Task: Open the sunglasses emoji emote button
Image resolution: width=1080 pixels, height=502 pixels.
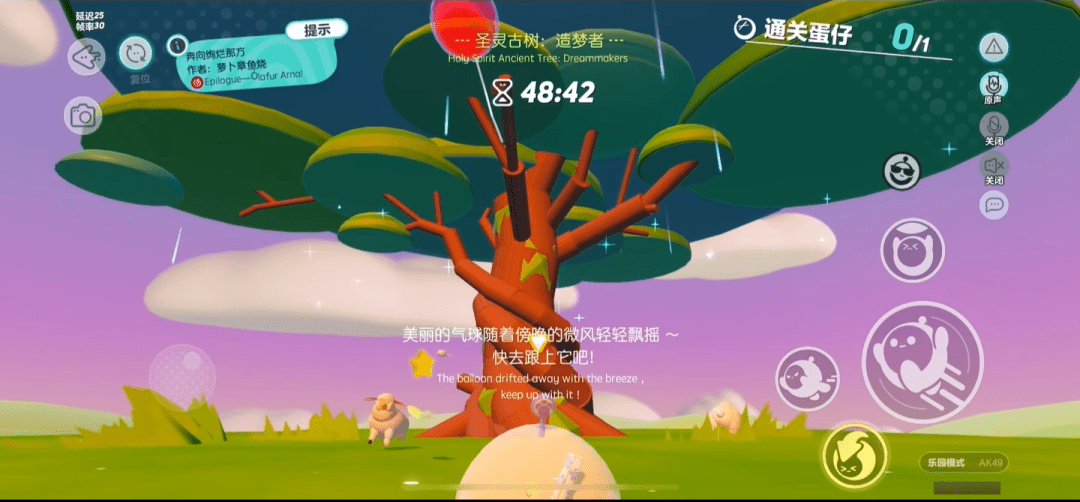Action: (902, 171)
